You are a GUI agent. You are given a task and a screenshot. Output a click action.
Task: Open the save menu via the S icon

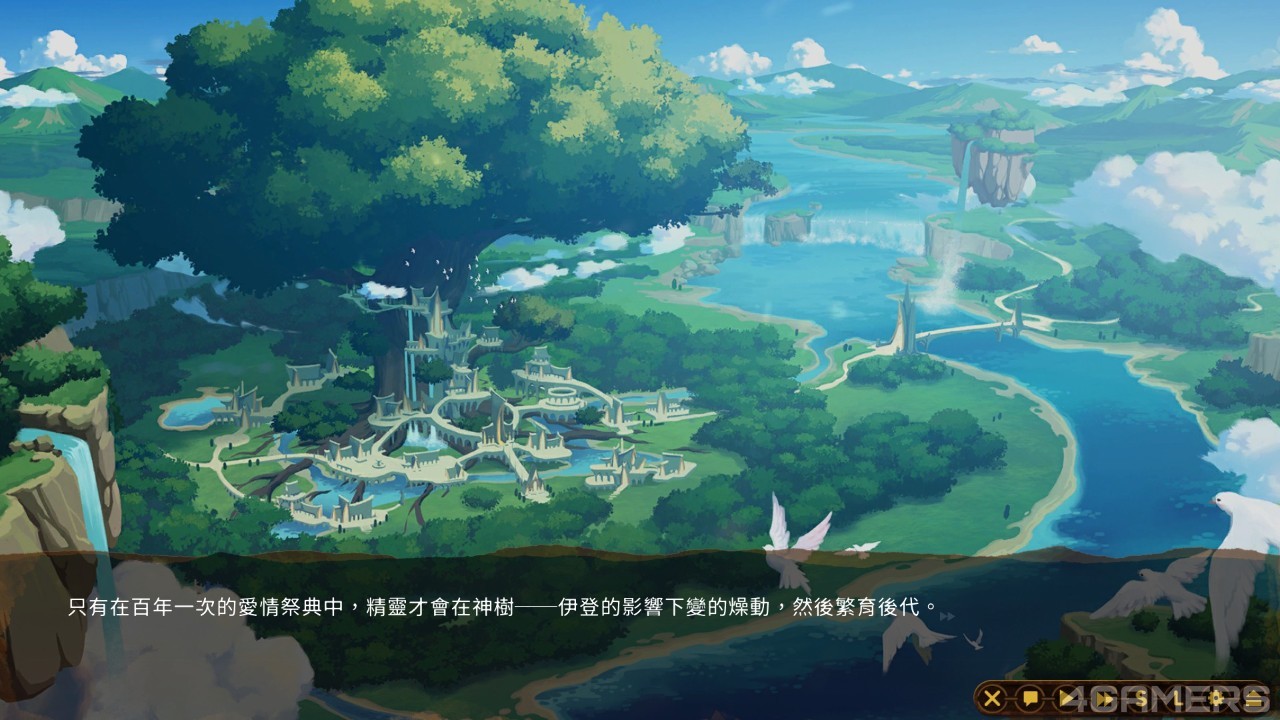[1142, 698]
